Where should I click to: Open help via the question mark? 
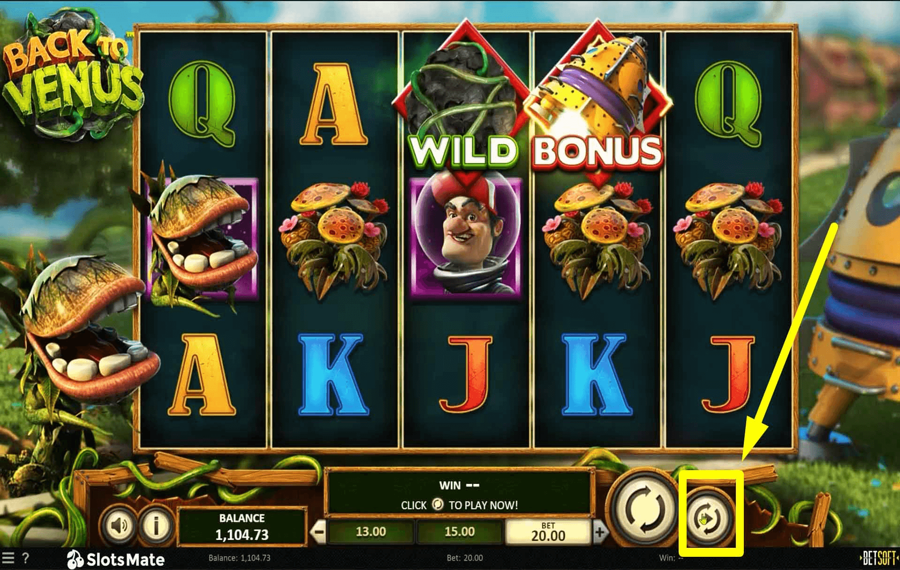(x=25, y=558)
